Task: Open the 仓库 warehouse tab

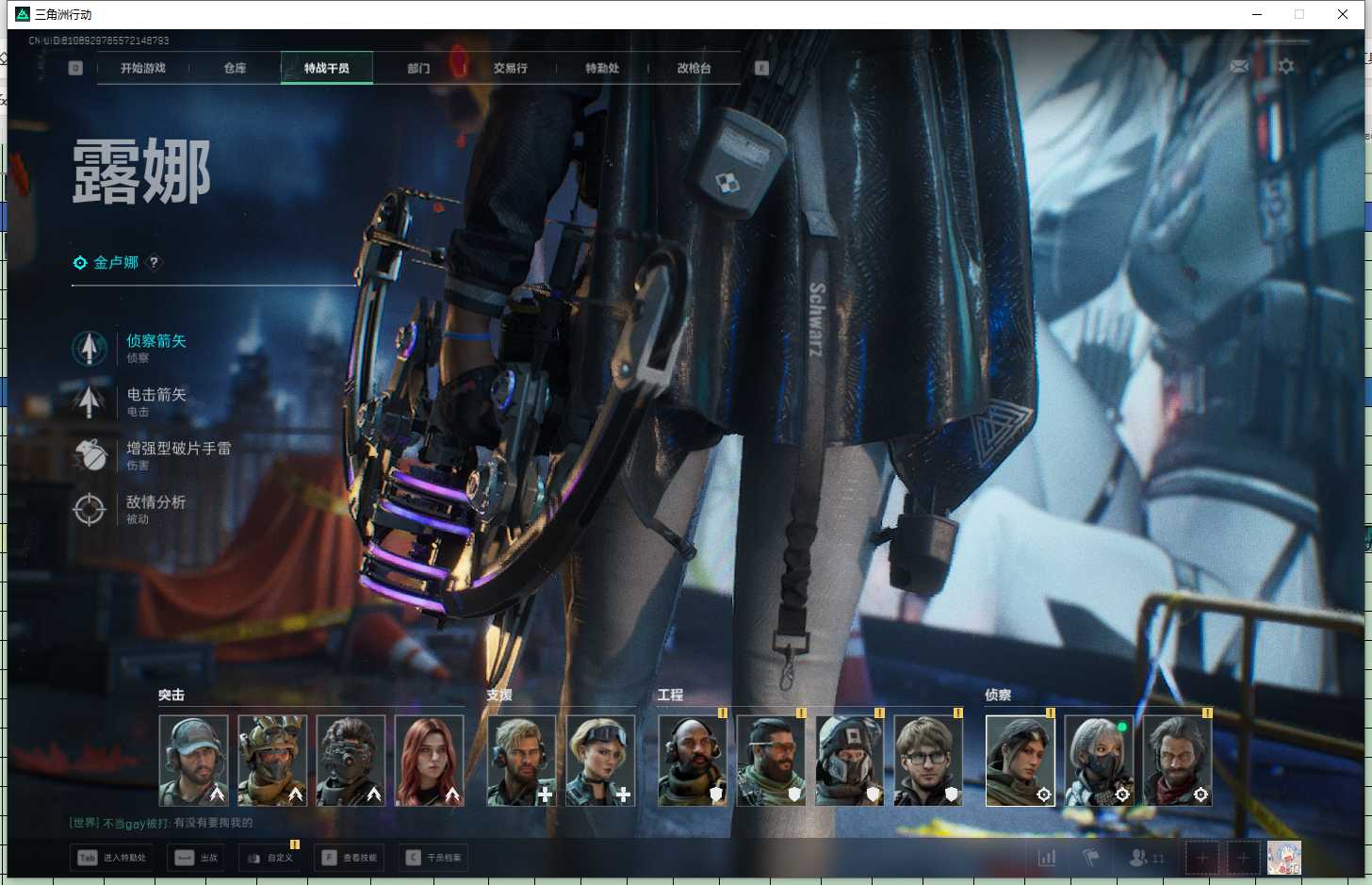Action: [235, 68]
